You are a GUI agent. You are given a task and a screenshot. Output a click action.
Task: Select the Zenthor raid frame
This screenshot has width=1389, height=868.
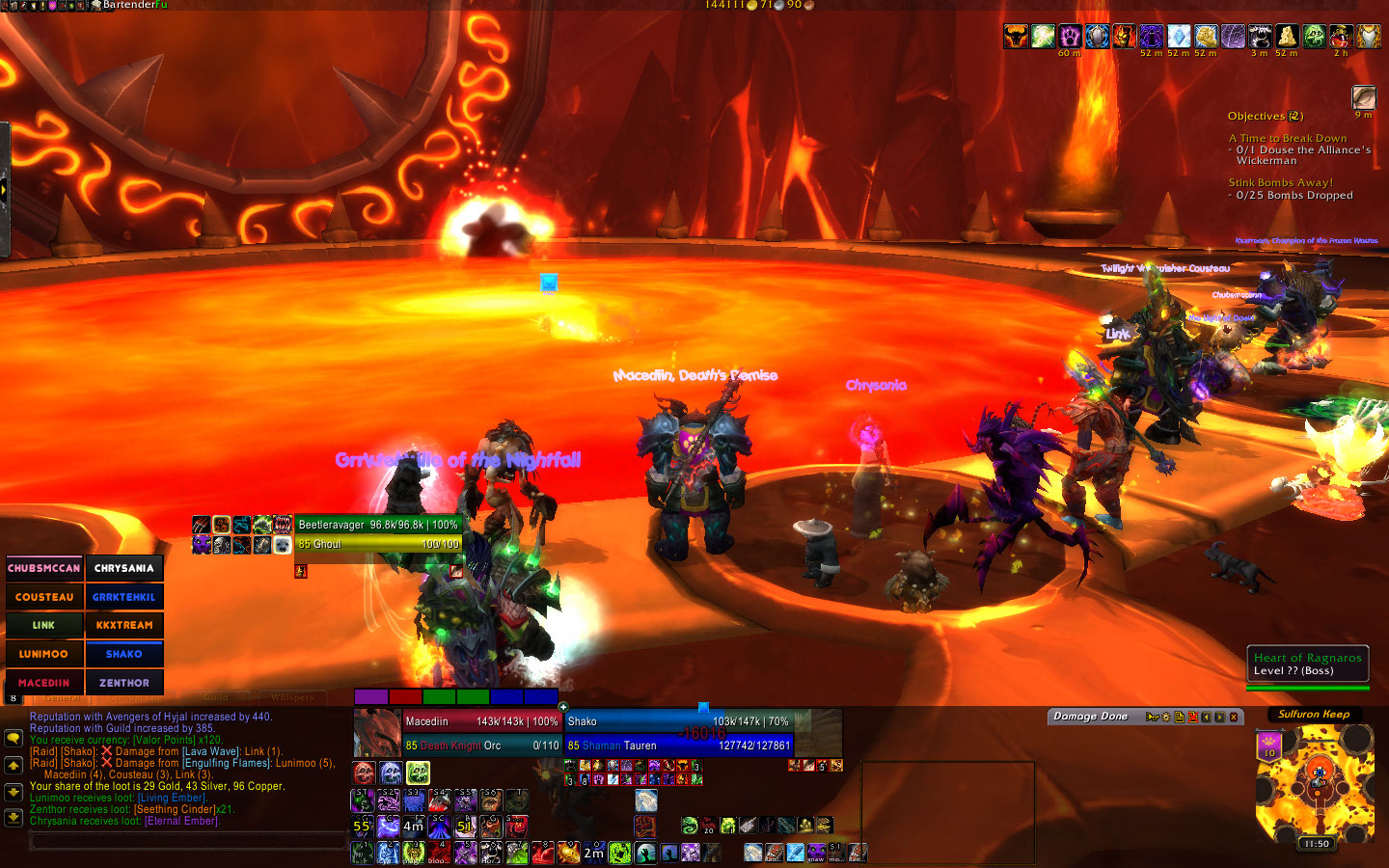pos(124,683)
